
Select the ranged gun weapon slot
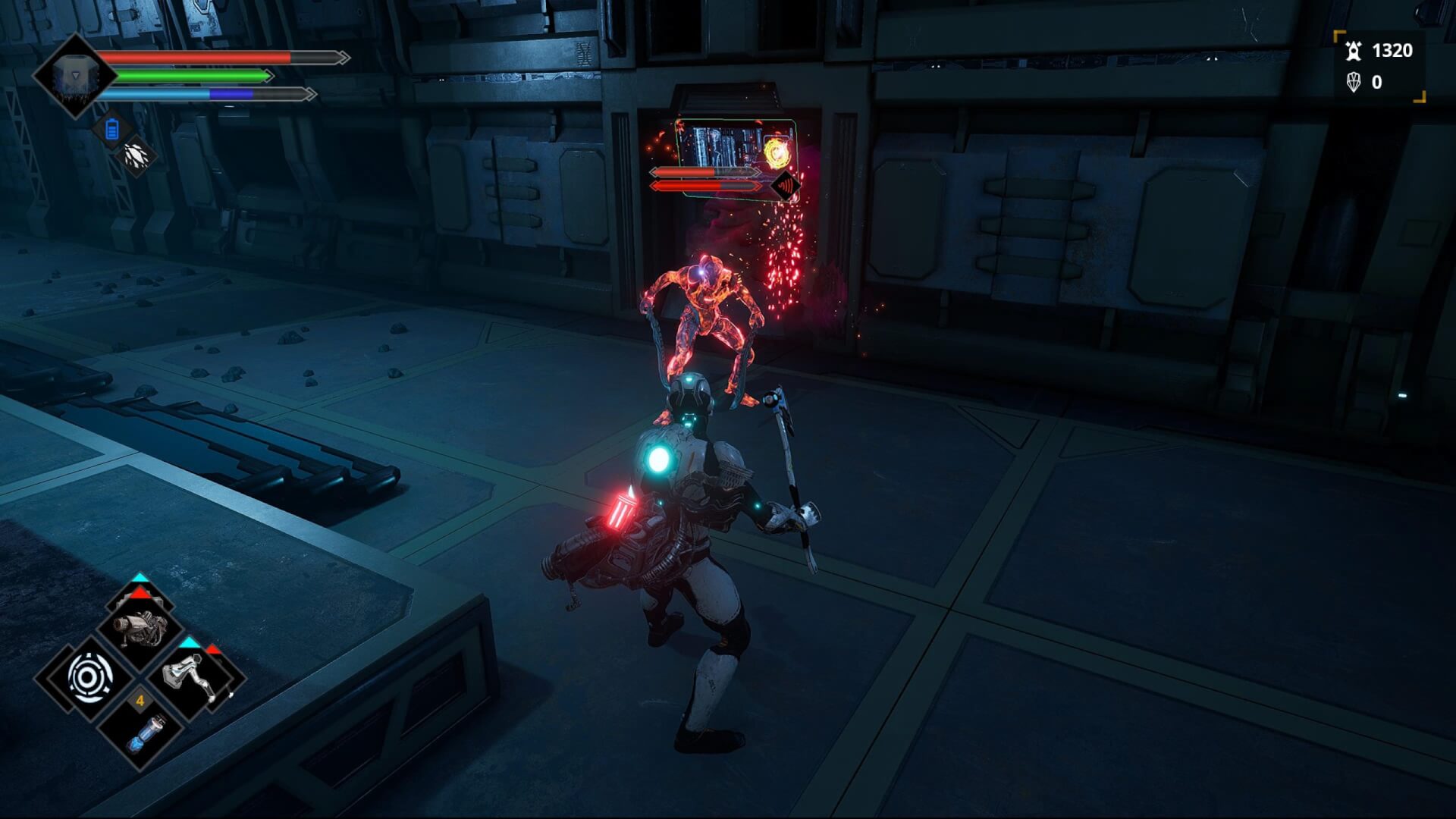[140, 629]
